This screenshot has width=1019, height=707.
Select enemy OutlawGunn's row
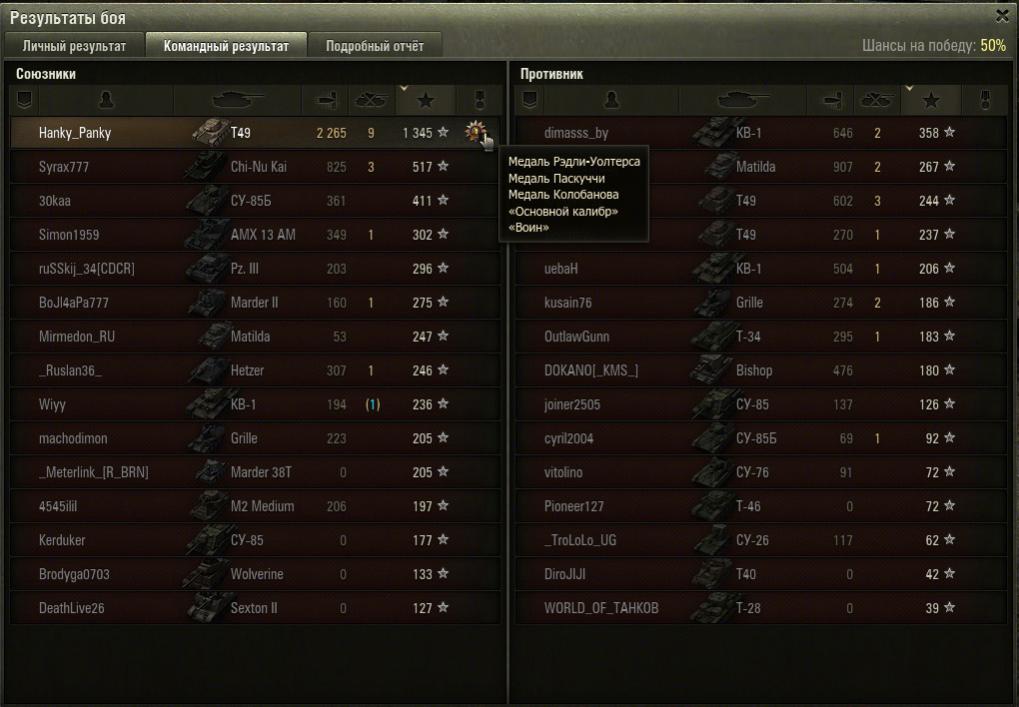point(576,337)
